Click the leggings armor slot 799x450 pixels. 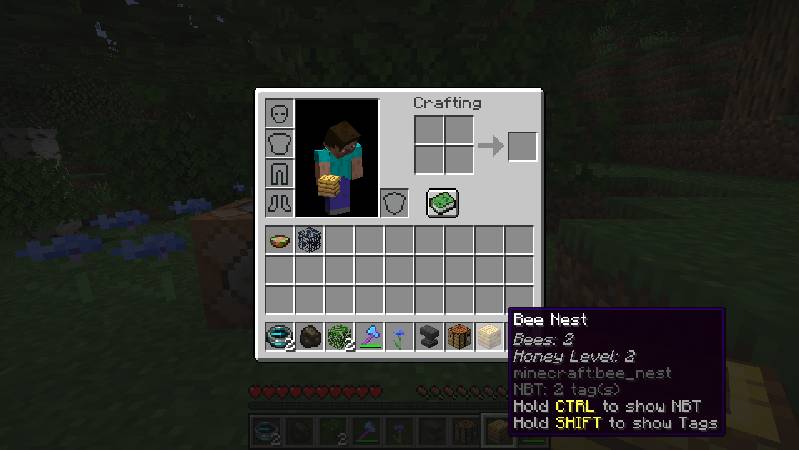pyautogui.click(x=279, y=173)
